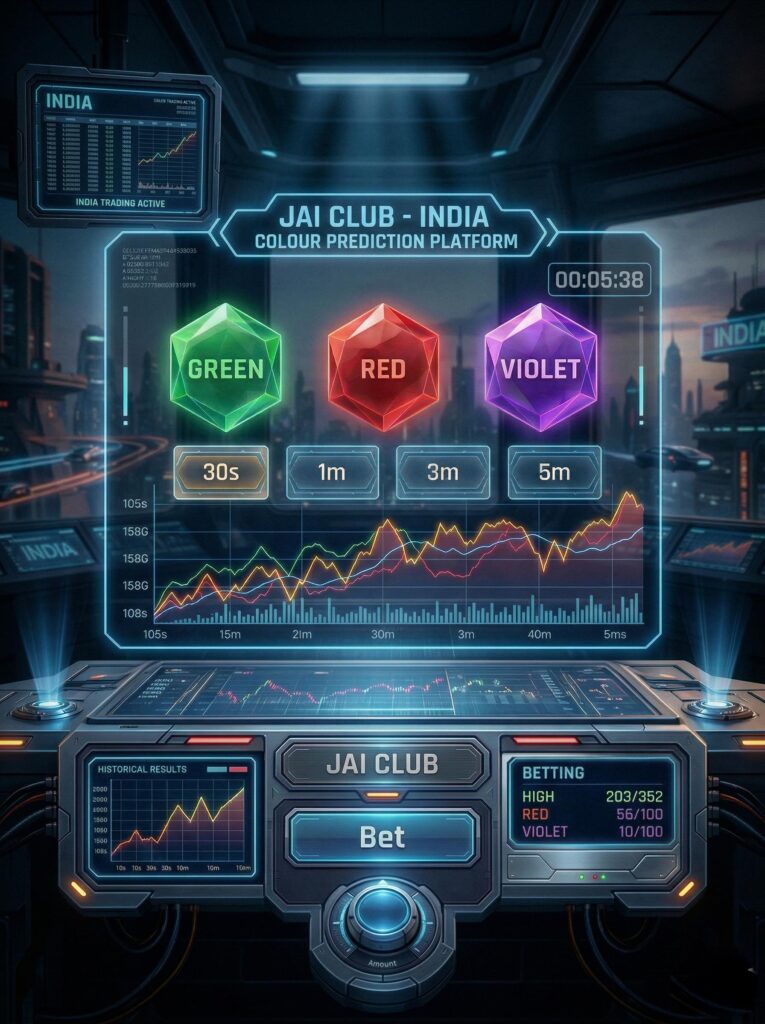Click the Bet button

pyautogui.click(x=381, y=837)
